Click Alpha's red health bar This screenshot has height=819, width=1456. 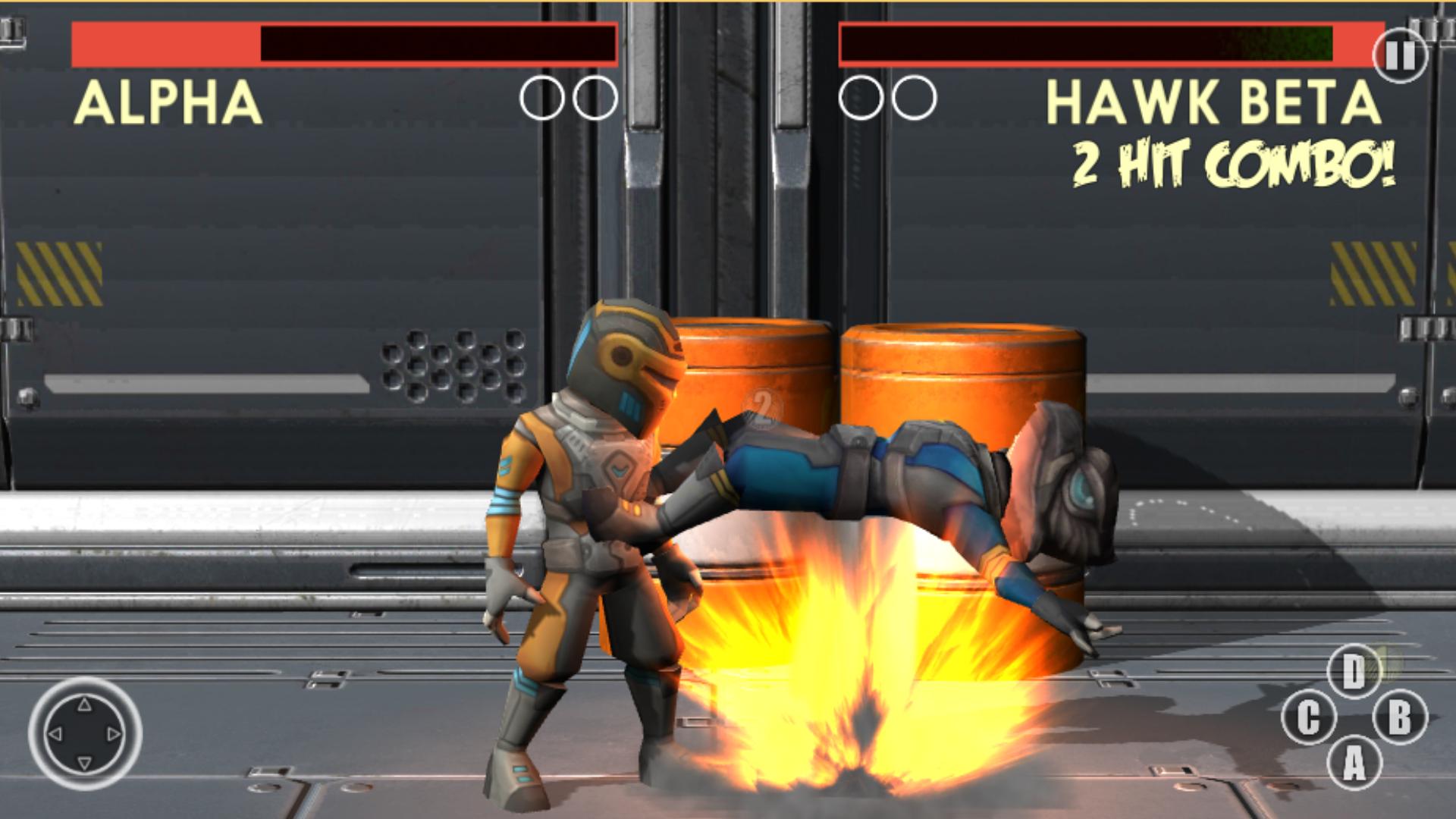coord(163,44)
